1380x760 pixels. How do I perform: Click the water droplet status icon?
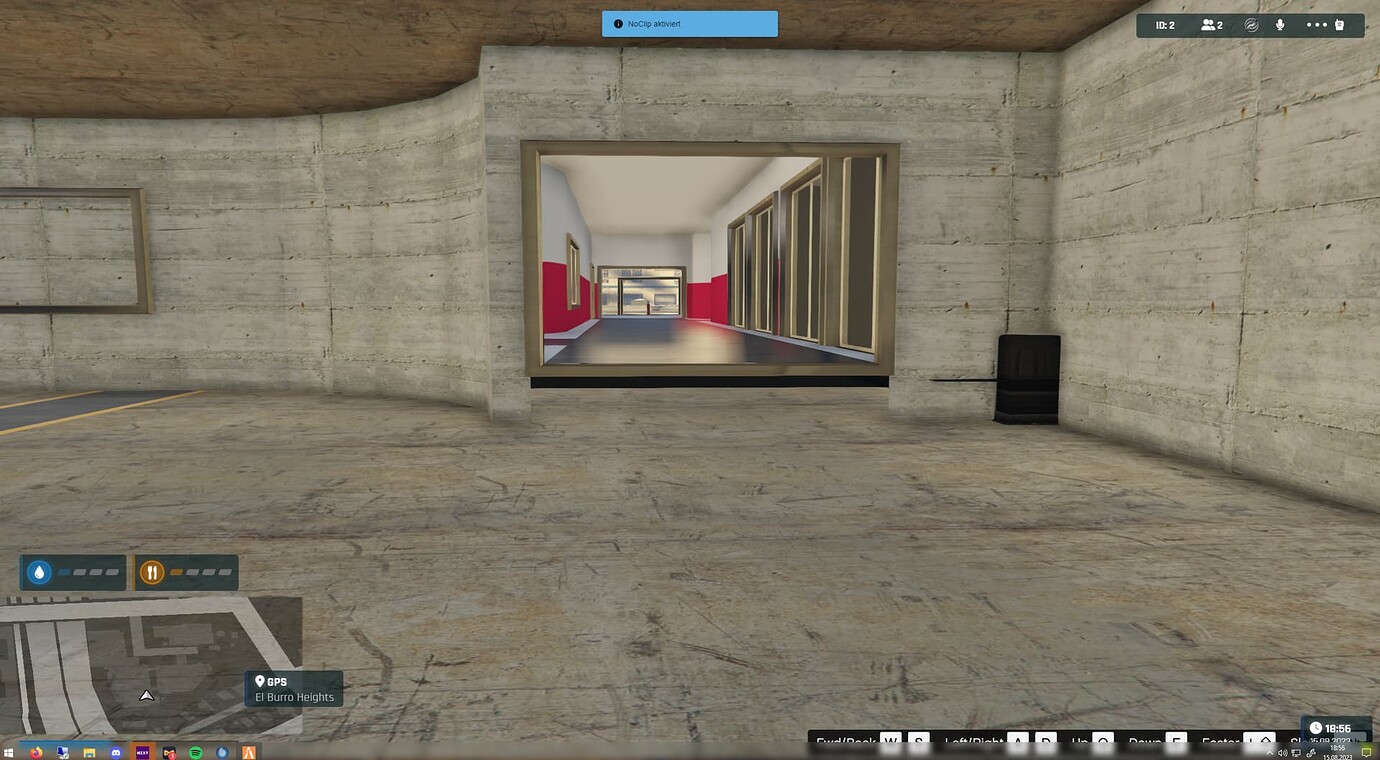point(38,572)
